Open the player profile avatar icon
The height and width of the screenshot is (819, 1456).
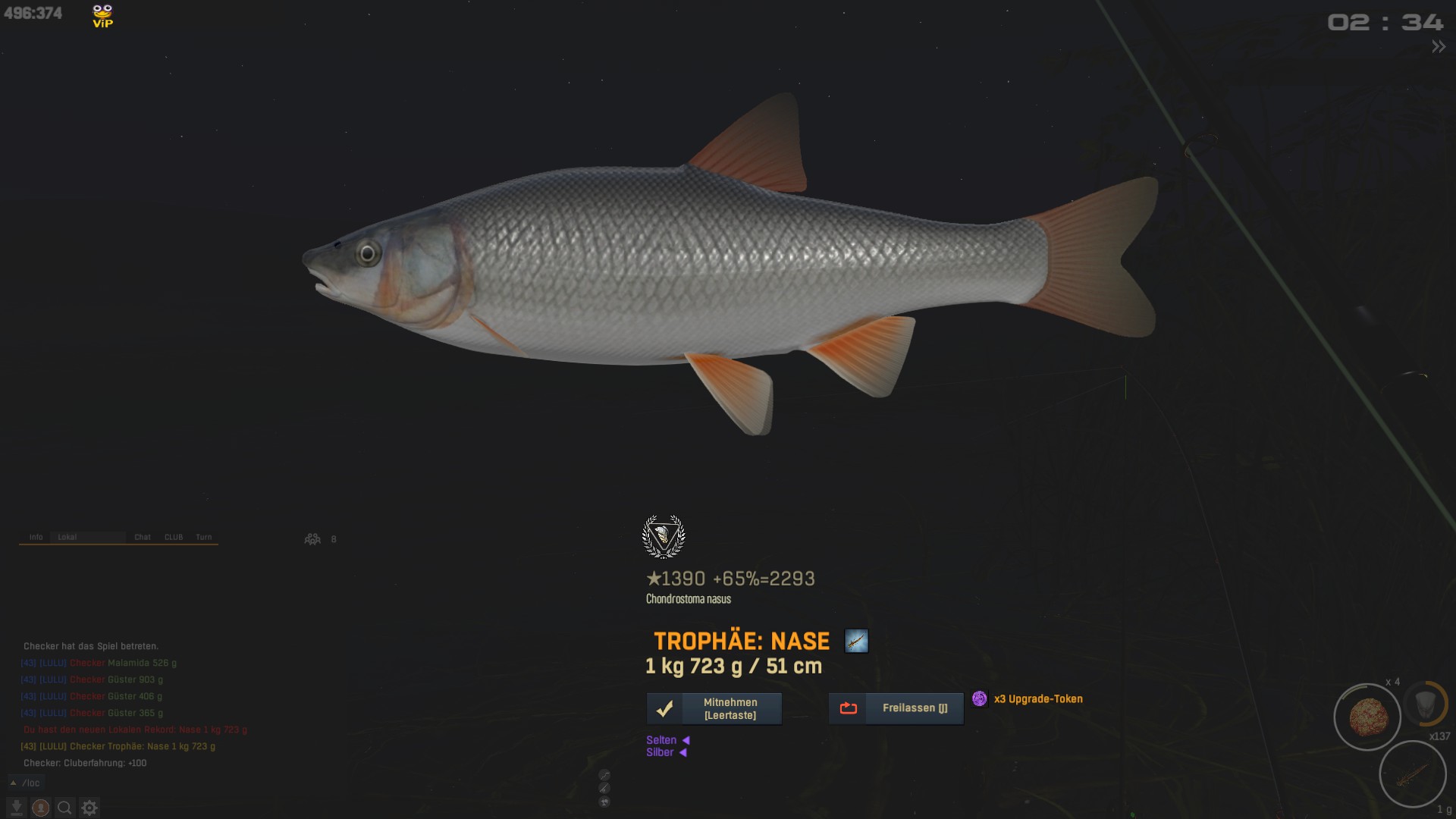pyautogui.click(x=41, y=808)
